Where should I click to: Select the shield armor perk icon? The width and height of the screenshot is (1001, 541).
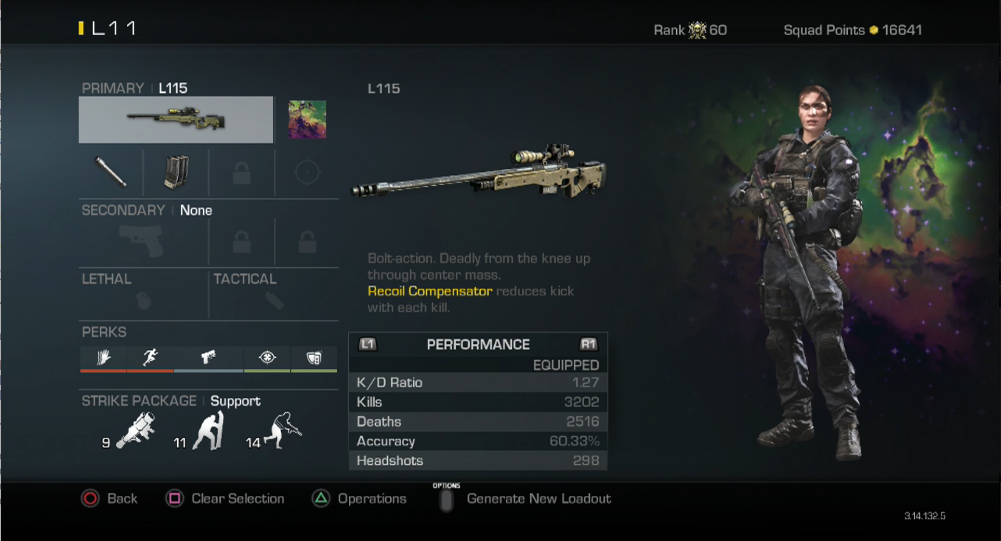pos(313,357)
